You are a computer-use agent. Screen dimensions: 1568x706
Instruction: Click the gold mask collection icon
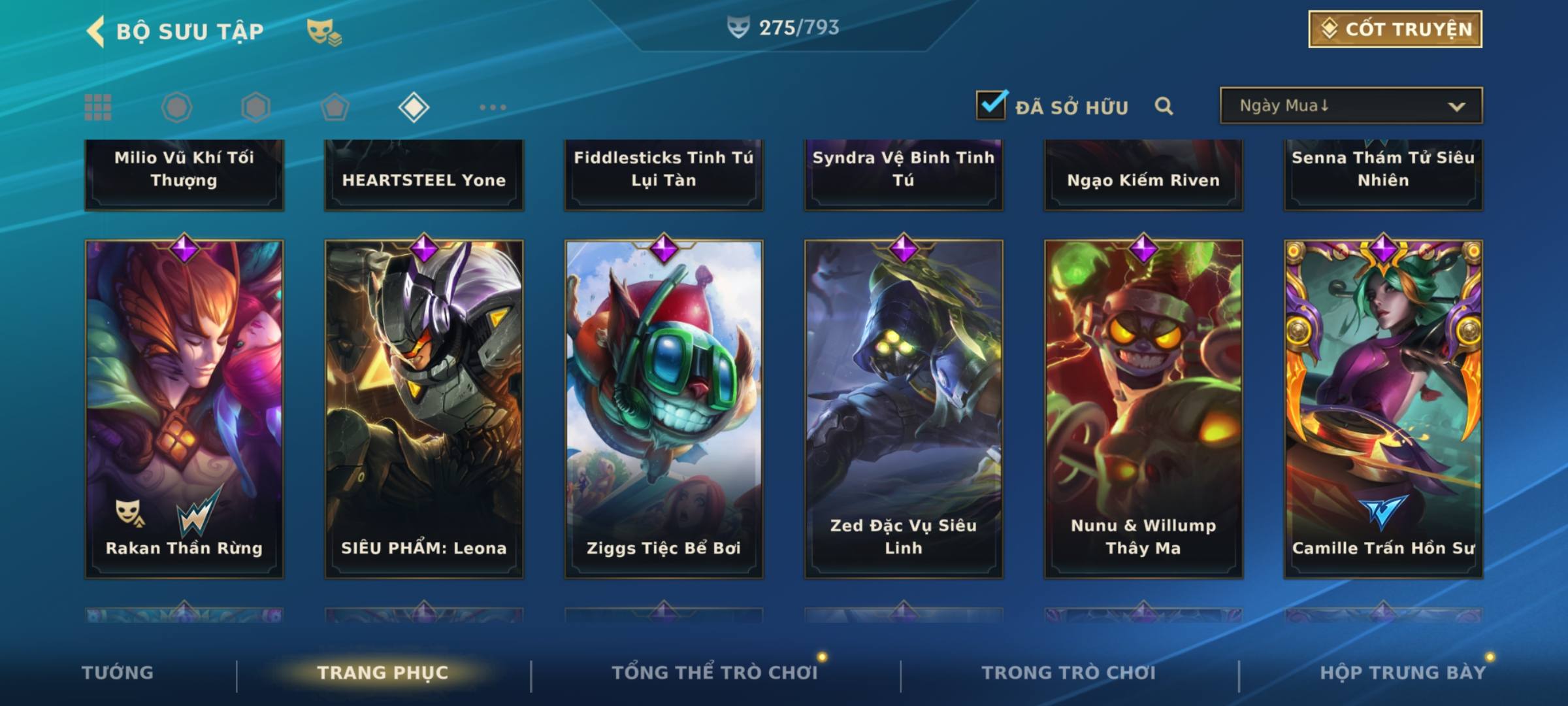coord(323,31)
